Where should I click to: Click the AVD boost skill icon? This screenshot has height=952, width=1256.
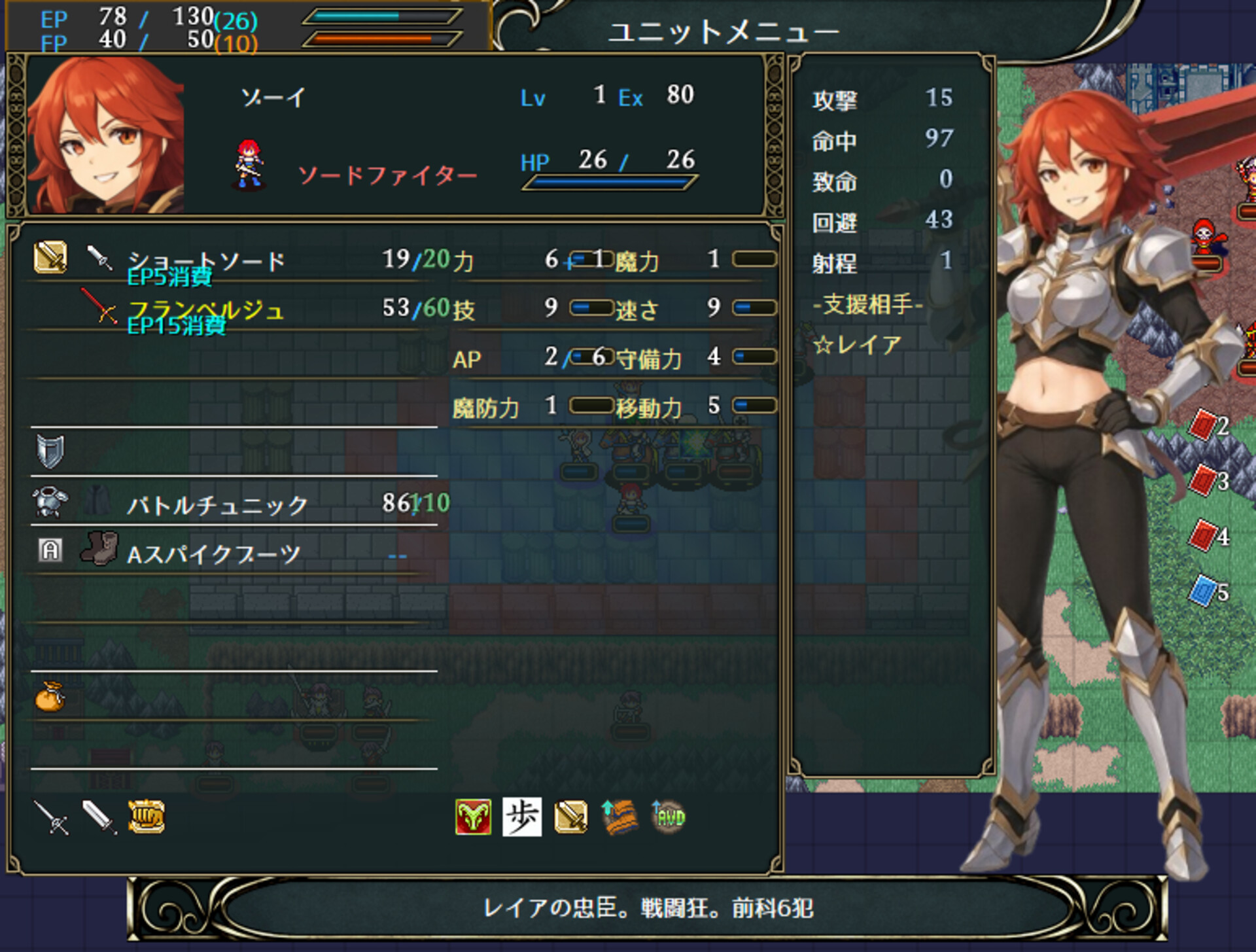click(x=667, y=817)
